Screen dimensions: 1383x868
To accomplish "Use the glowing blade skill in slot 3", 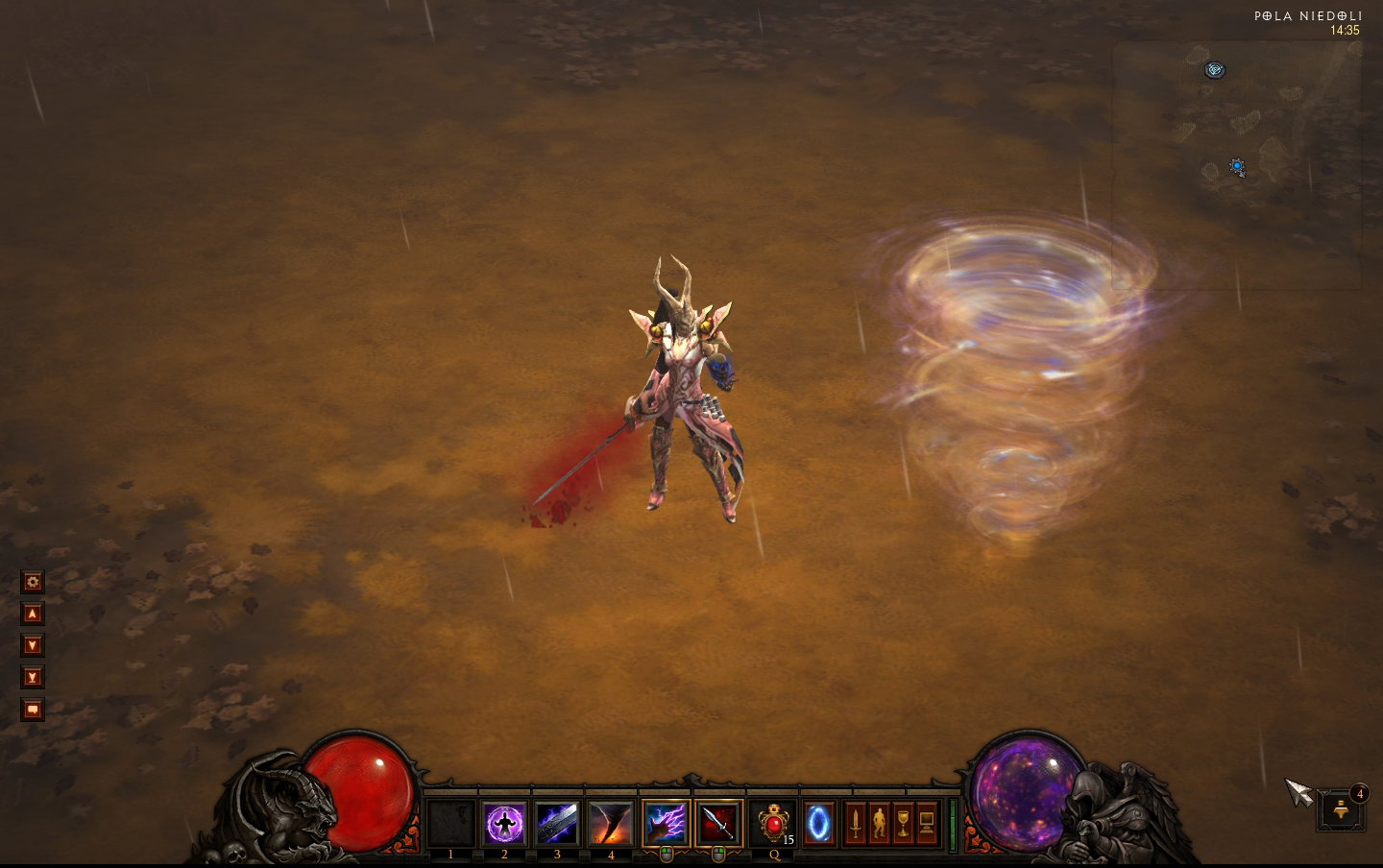I will point(557,824).
